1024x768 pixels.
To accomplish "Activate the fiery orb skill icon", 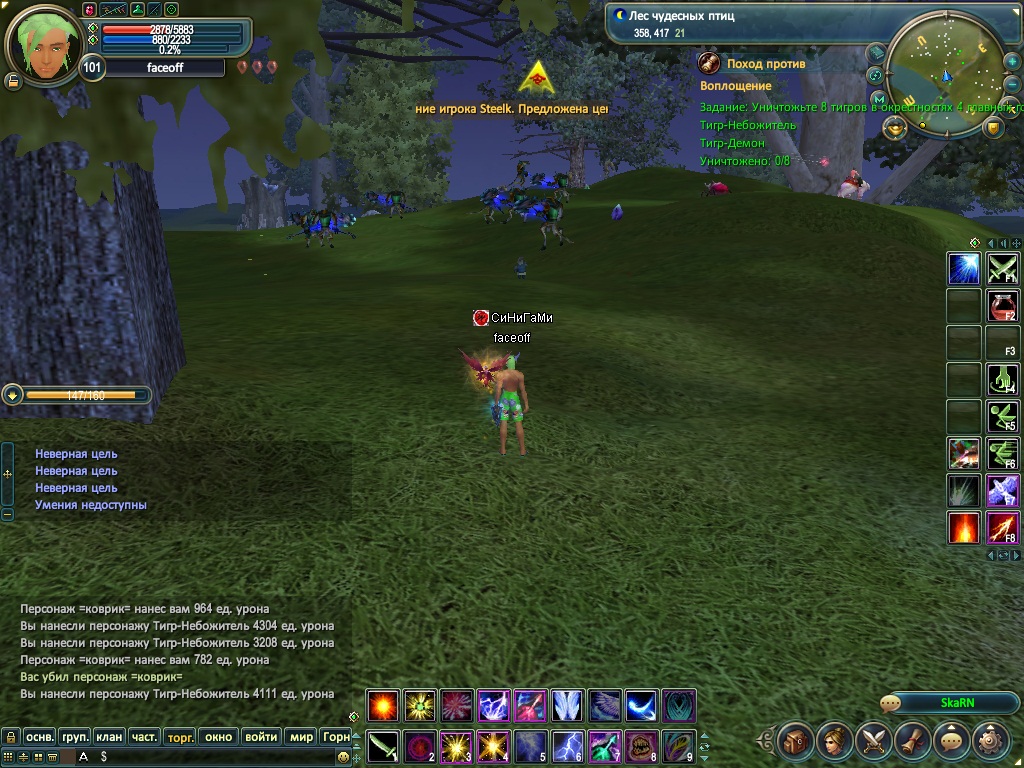I will pyautogui.click(x=383, y=706).
